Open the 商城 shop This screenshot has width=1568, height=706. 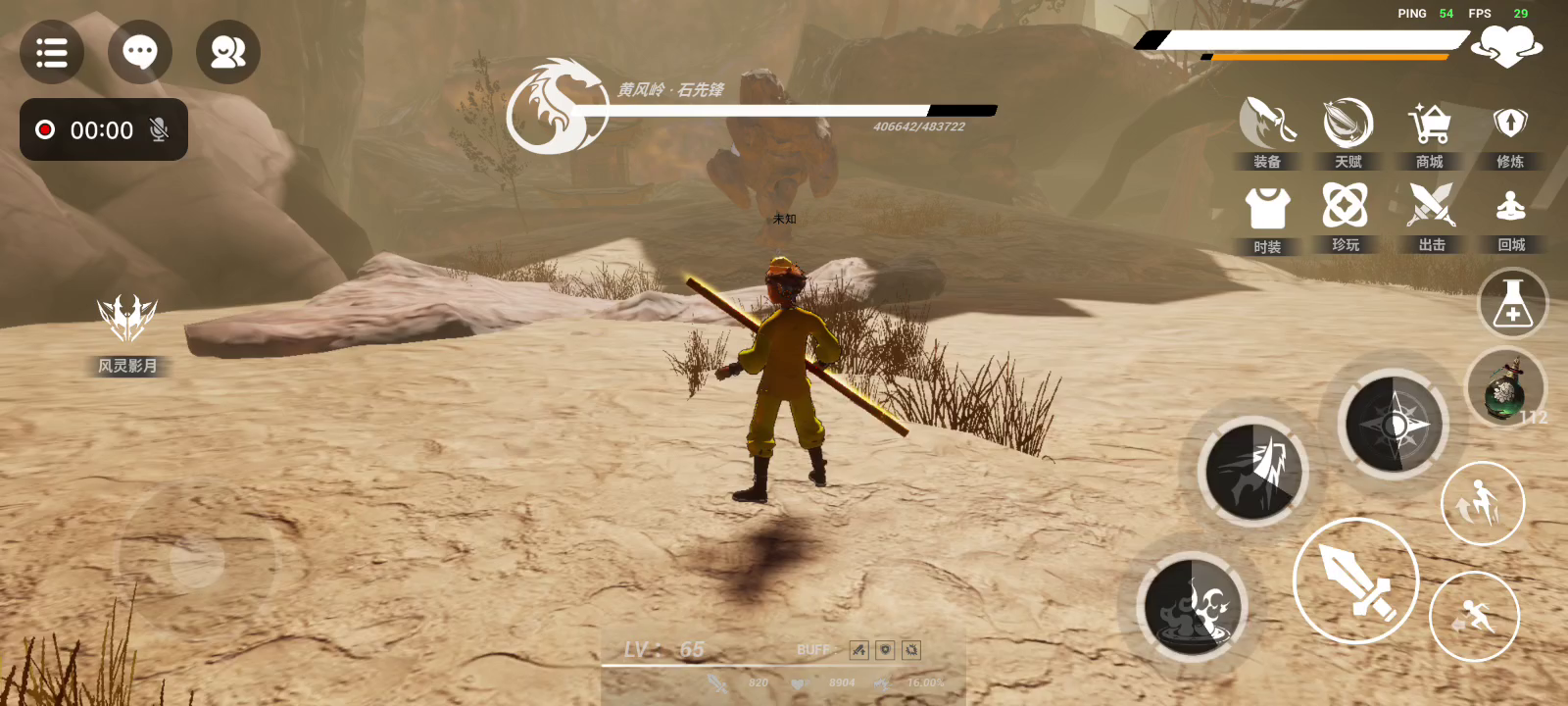click(1430, 131)
